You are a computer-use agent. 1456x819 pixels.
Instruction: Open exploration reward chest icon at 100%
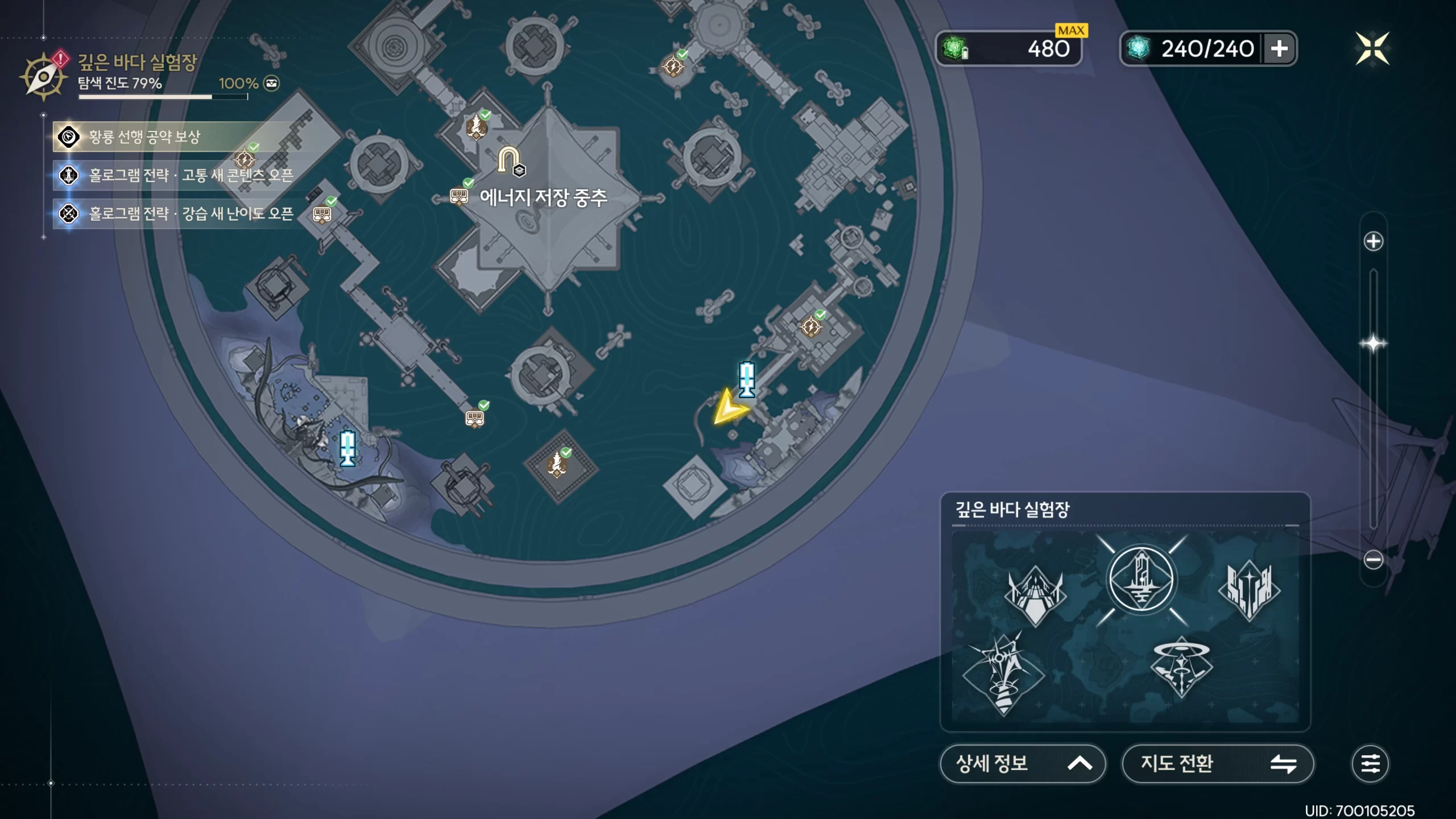pyautogui.click(x=272, y=84)
